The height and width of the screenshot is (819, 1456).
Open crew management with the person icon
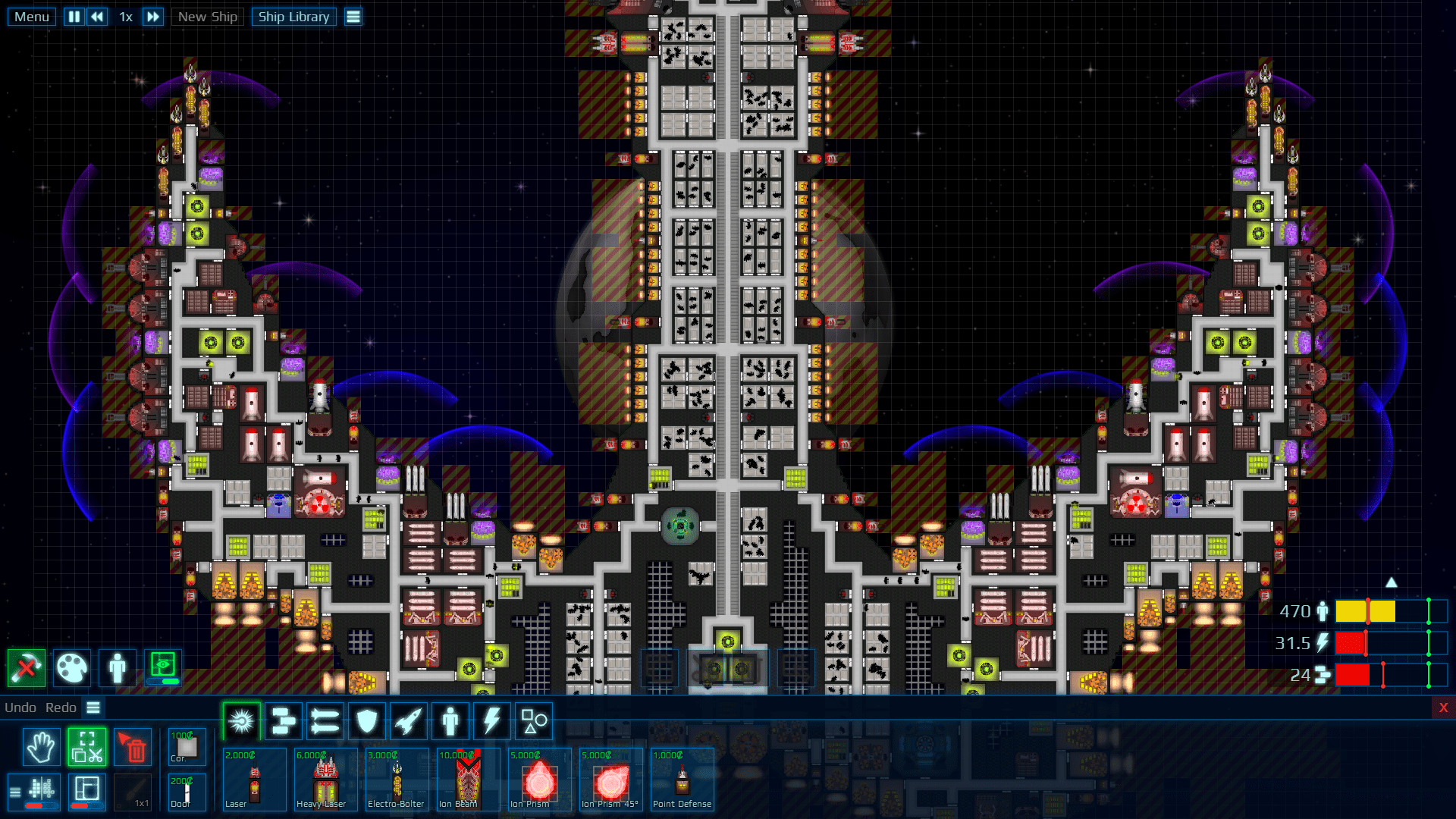click(x=118, y=668)
